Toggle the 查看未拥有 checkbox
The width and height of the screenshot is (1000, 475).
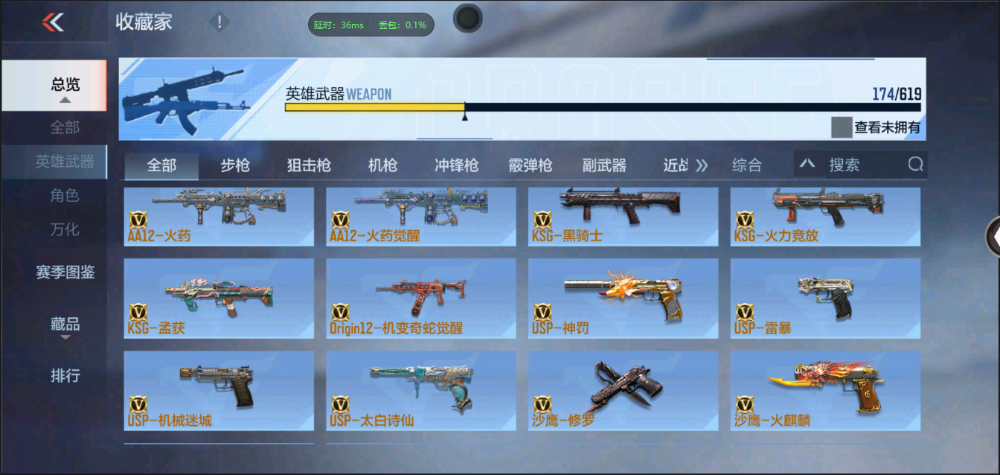tap(842, 128)
